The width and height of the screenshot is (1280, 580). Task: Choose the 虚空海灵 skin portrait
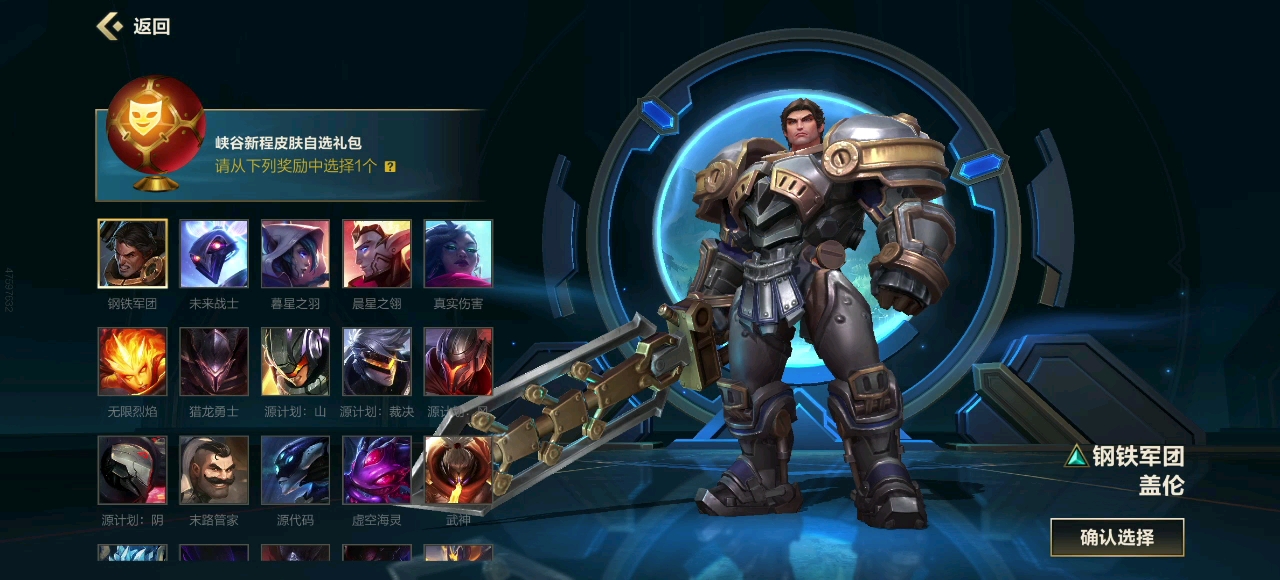377,470
